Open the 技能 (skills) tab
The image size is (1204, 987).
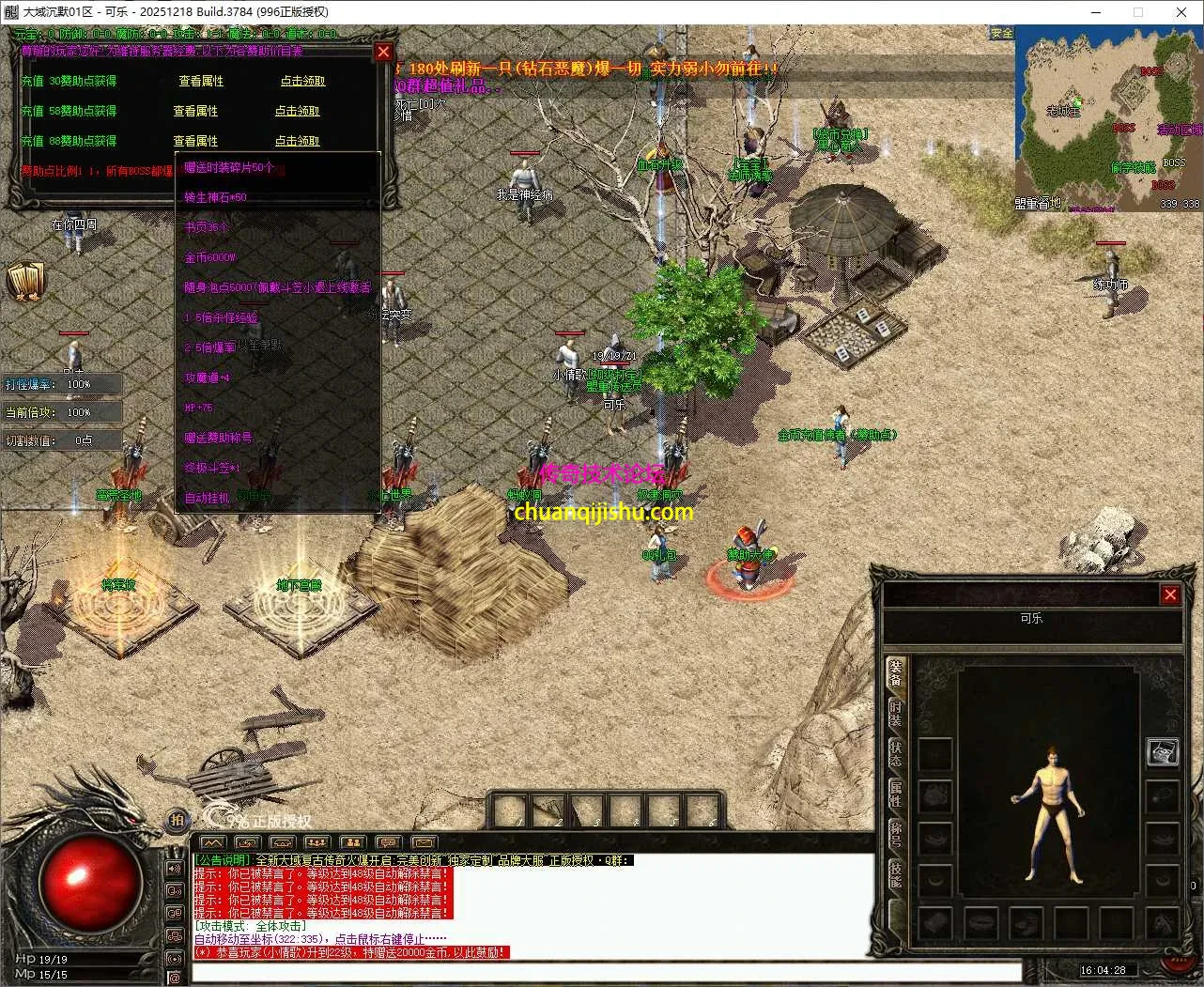(x=896, y=875)
